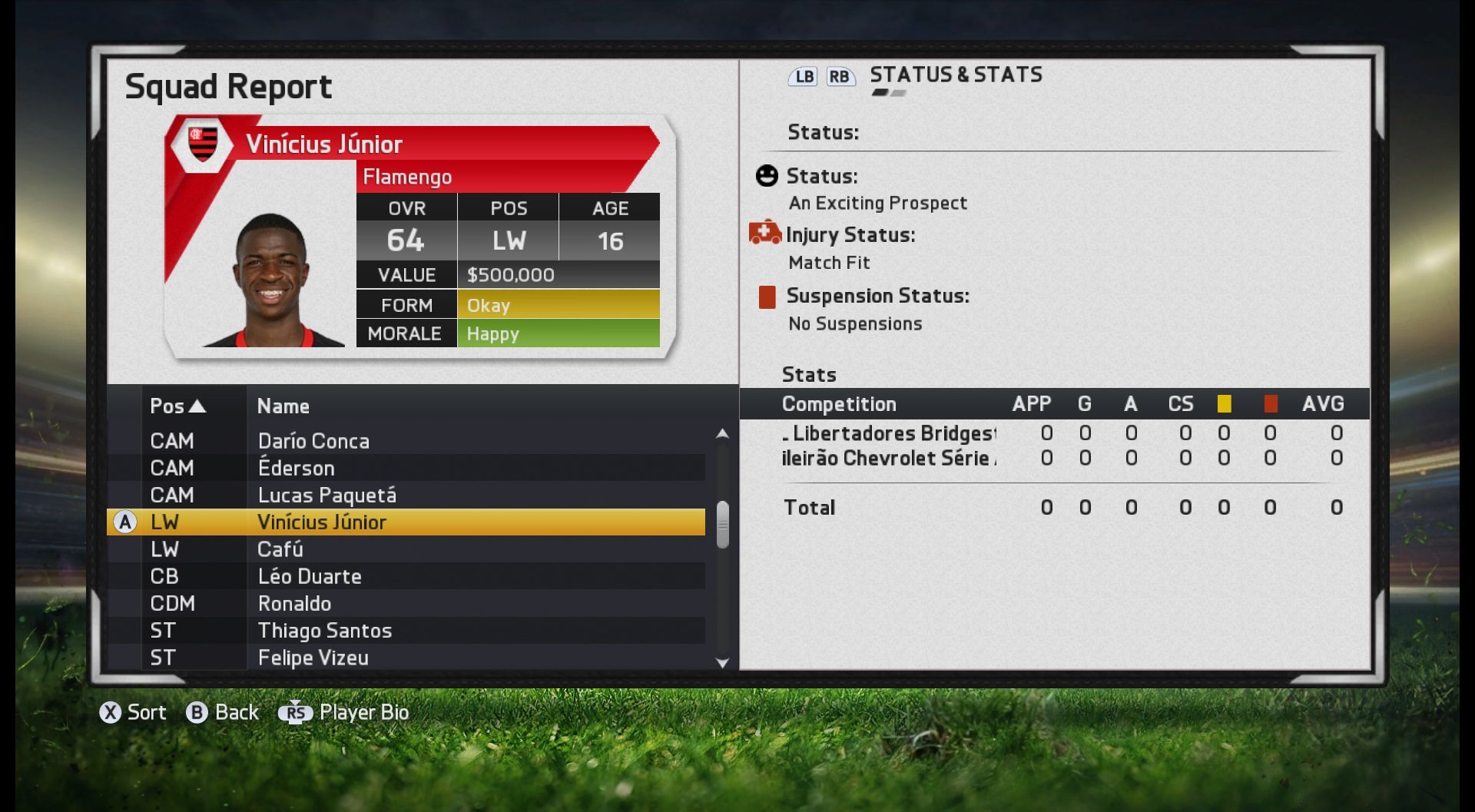Image resolution: width=1475 pixels, height=812 pixels.
Task: Open the Player Bio option
Action: (x=344, y=713)
